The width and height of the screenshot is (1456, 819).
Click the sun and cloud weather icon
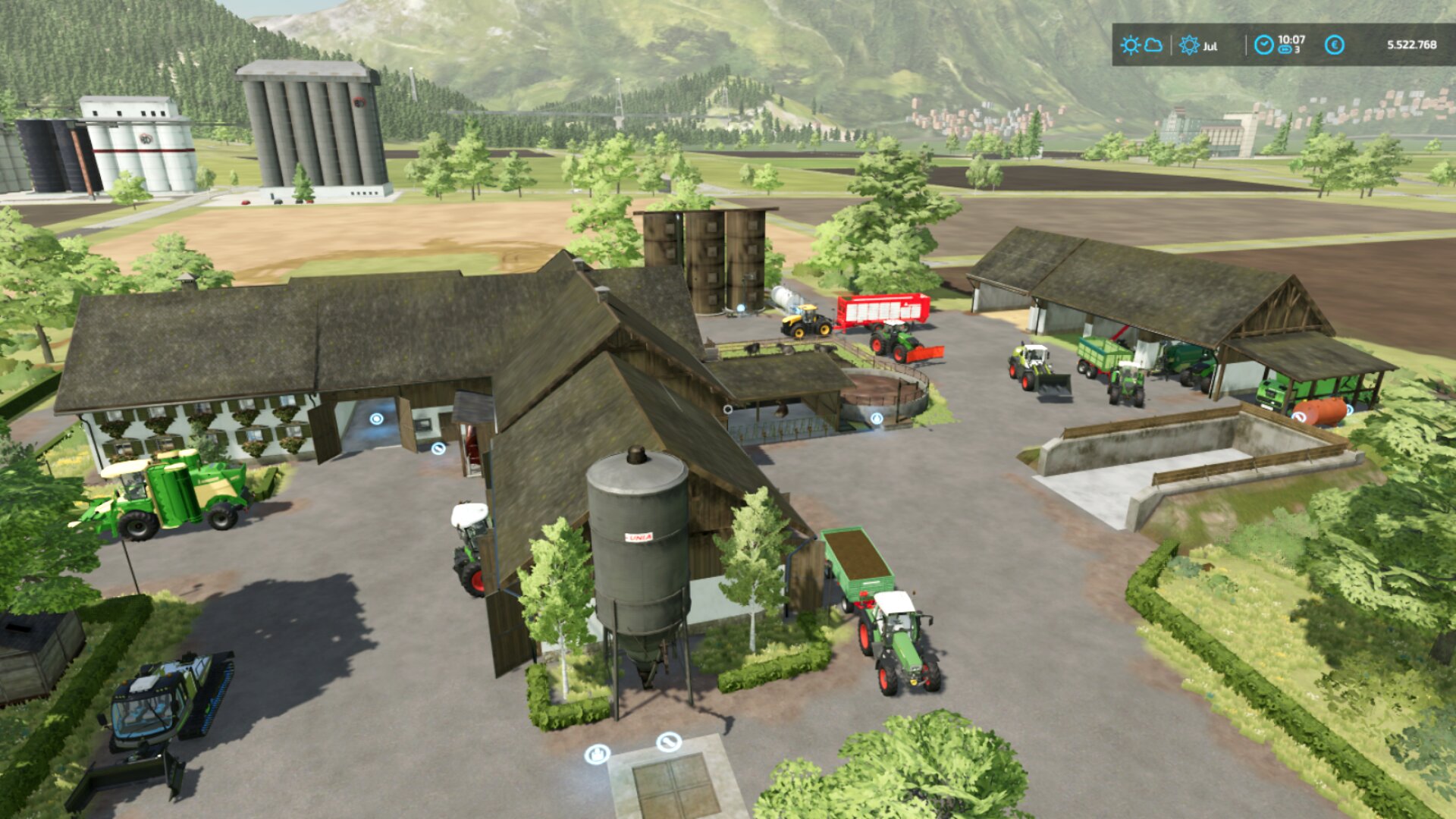pyautogui.click(x=1141, y=45)
